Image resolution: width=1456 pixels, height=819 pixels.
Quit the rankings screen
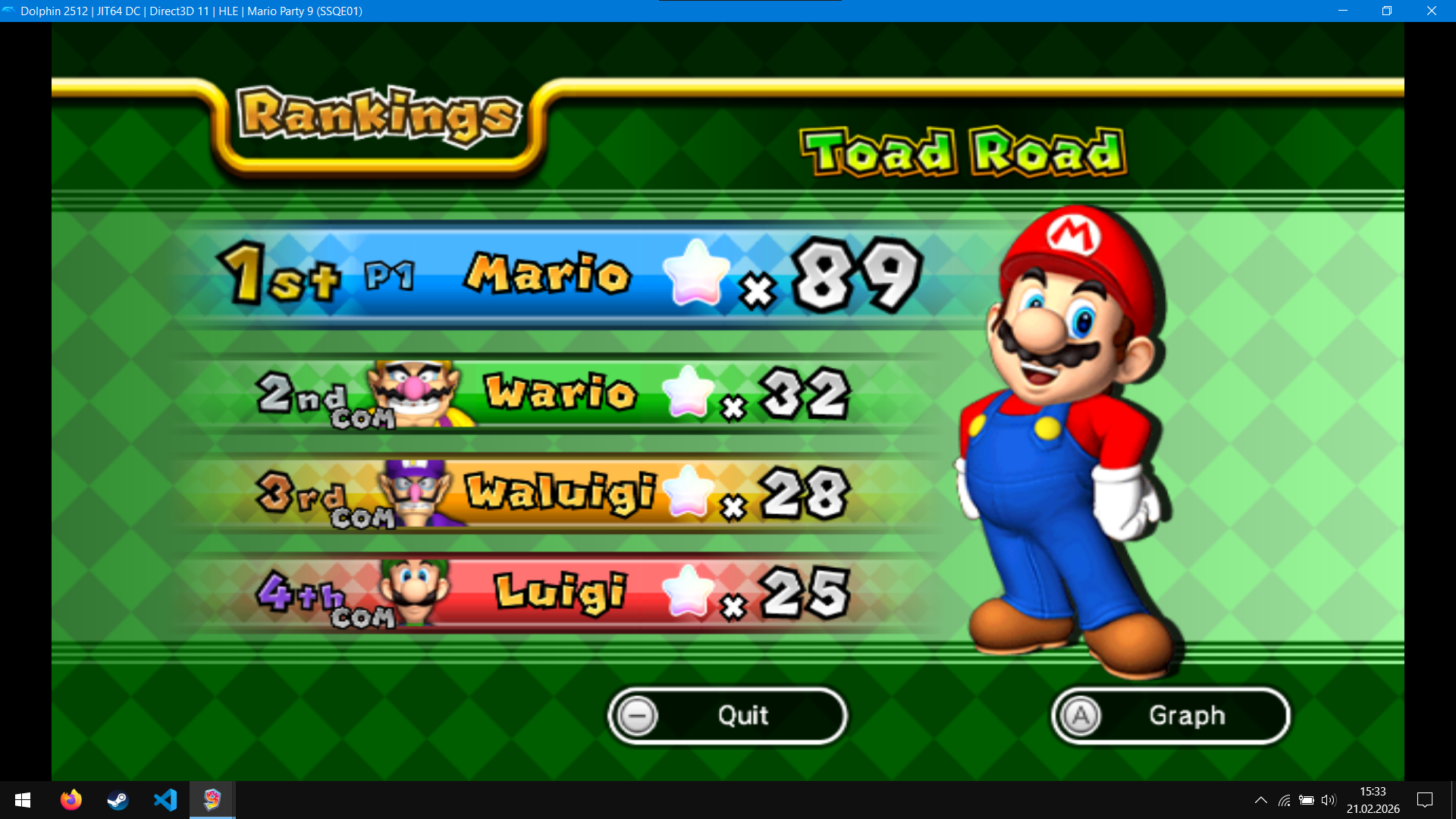pos(726,715)
